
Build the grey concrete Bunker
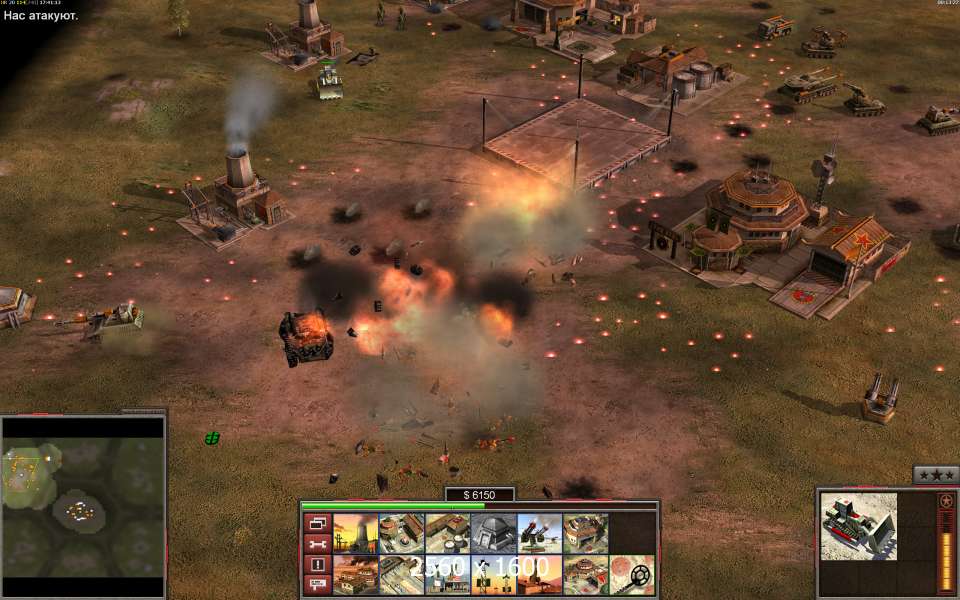(493, 533)
